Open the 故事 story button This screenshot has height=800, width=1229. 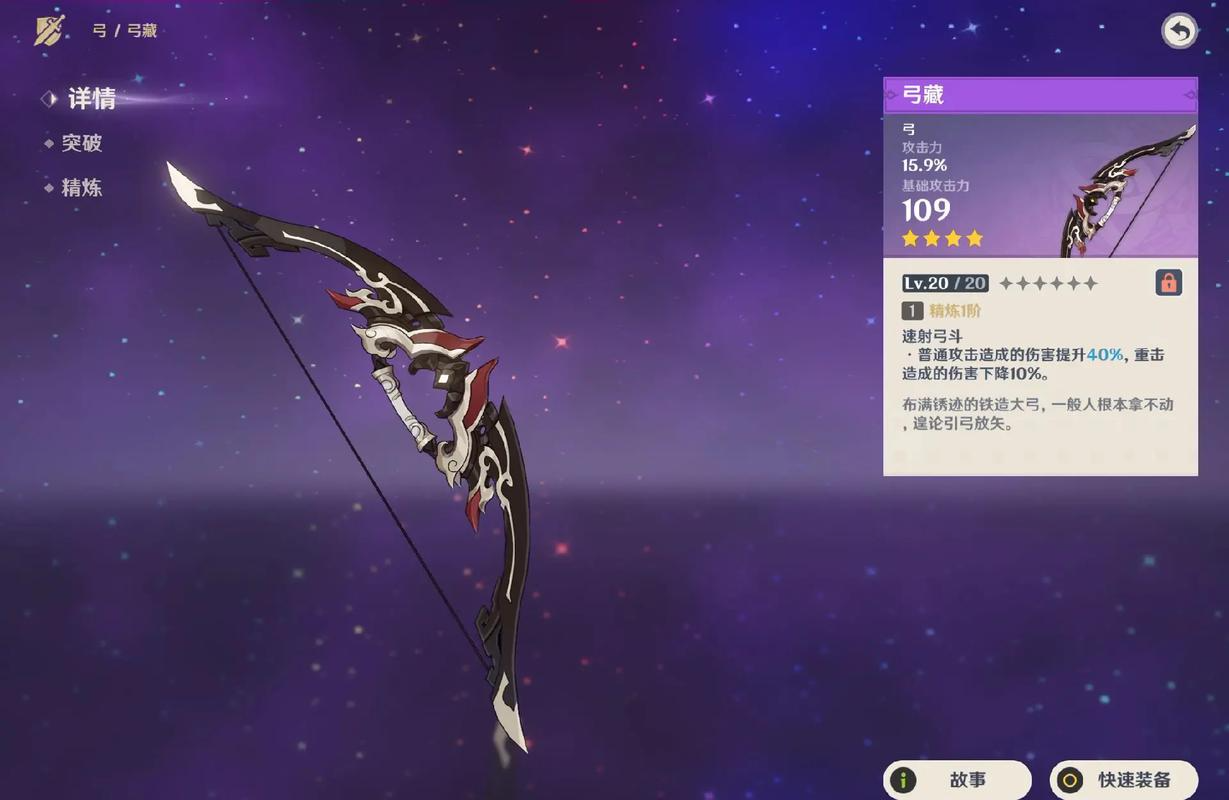tap(957, 780)
